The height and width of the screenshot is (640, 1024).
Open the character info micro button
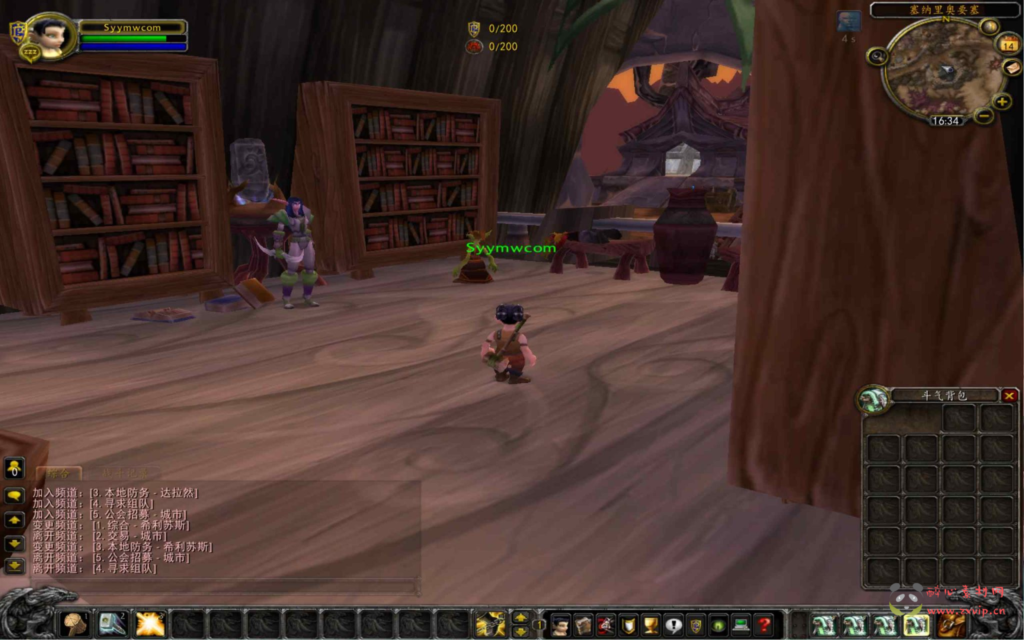point(562,625)
